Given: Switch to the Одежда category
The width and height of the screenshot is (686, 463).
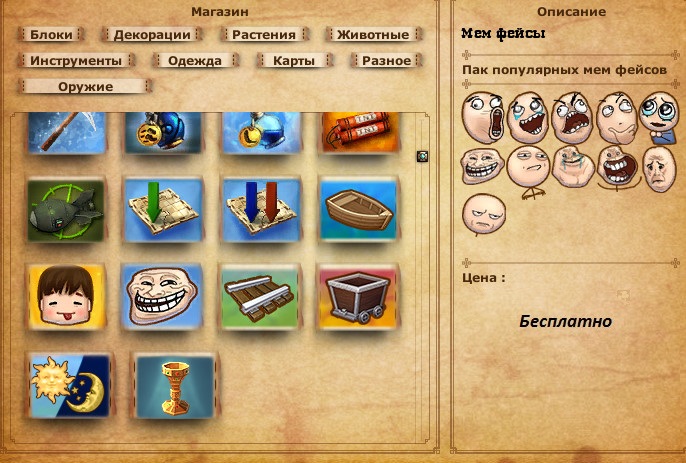Looking at the screenshot, I should pos(195,60).
